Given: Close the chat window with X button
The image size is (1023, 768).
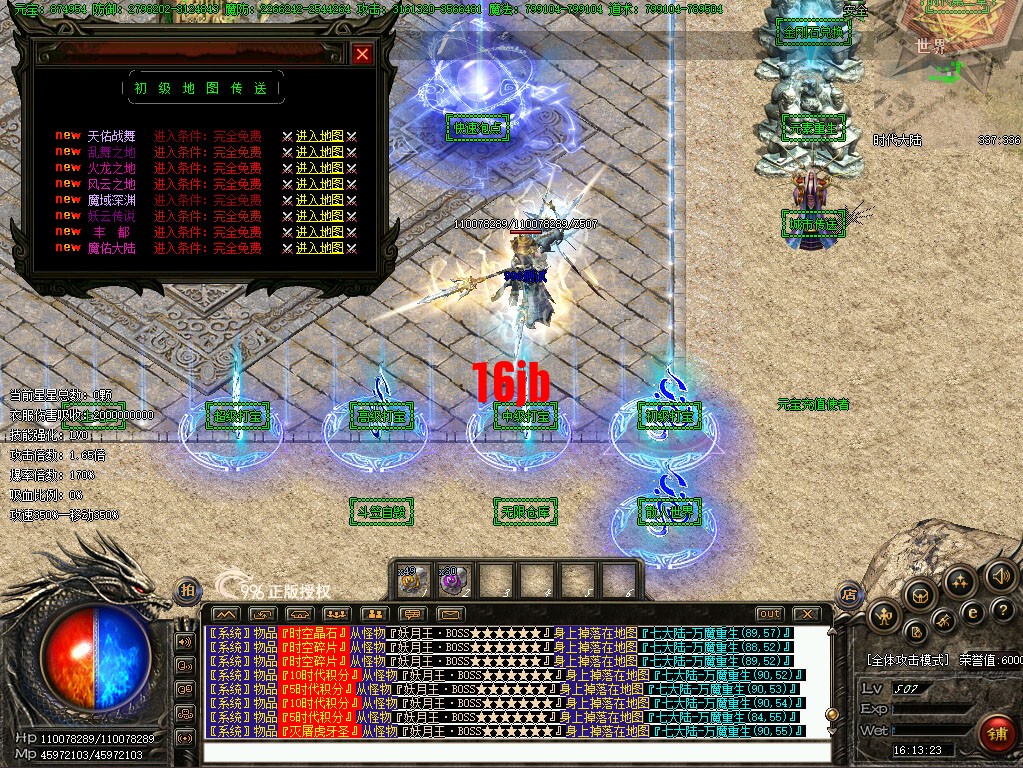Looking at the screenshot, I should [x=806, y=613].
